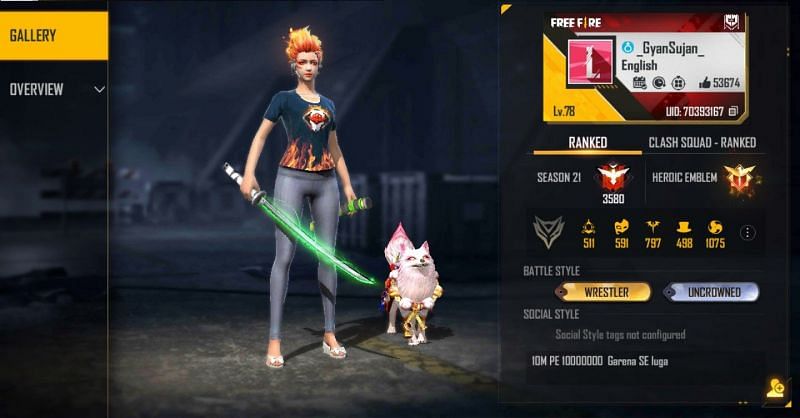
Task: Switch to the Clash Squad - Ranked tab
Action: (x=701, y=142)
